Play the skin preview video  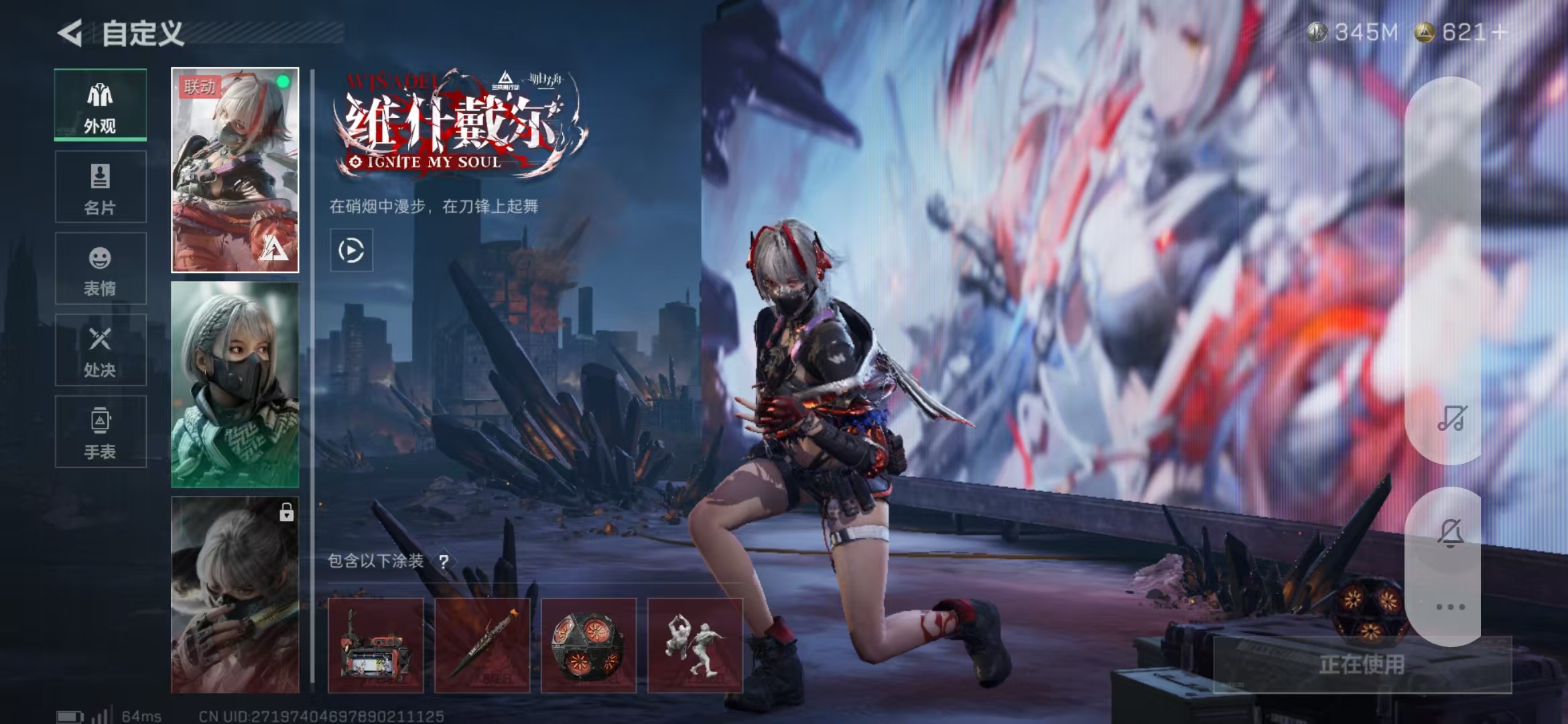click(x=351, y=251)
